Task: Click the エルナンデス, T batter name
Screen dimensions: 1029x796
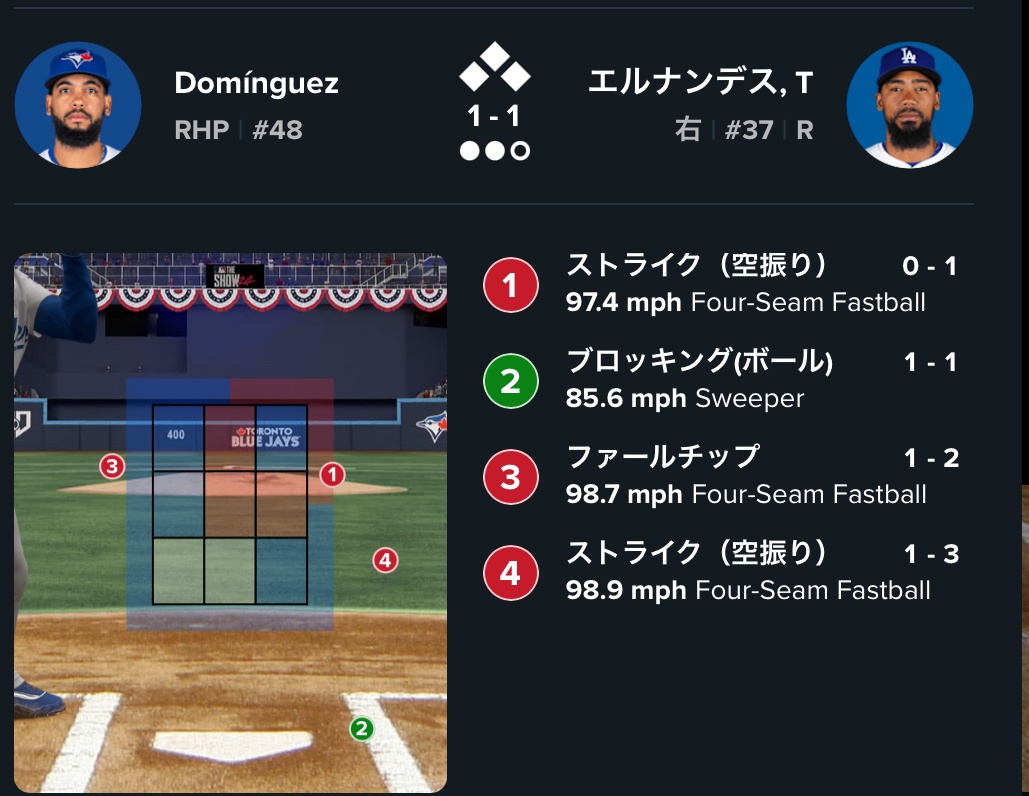Action: click(x=700, y=83)
